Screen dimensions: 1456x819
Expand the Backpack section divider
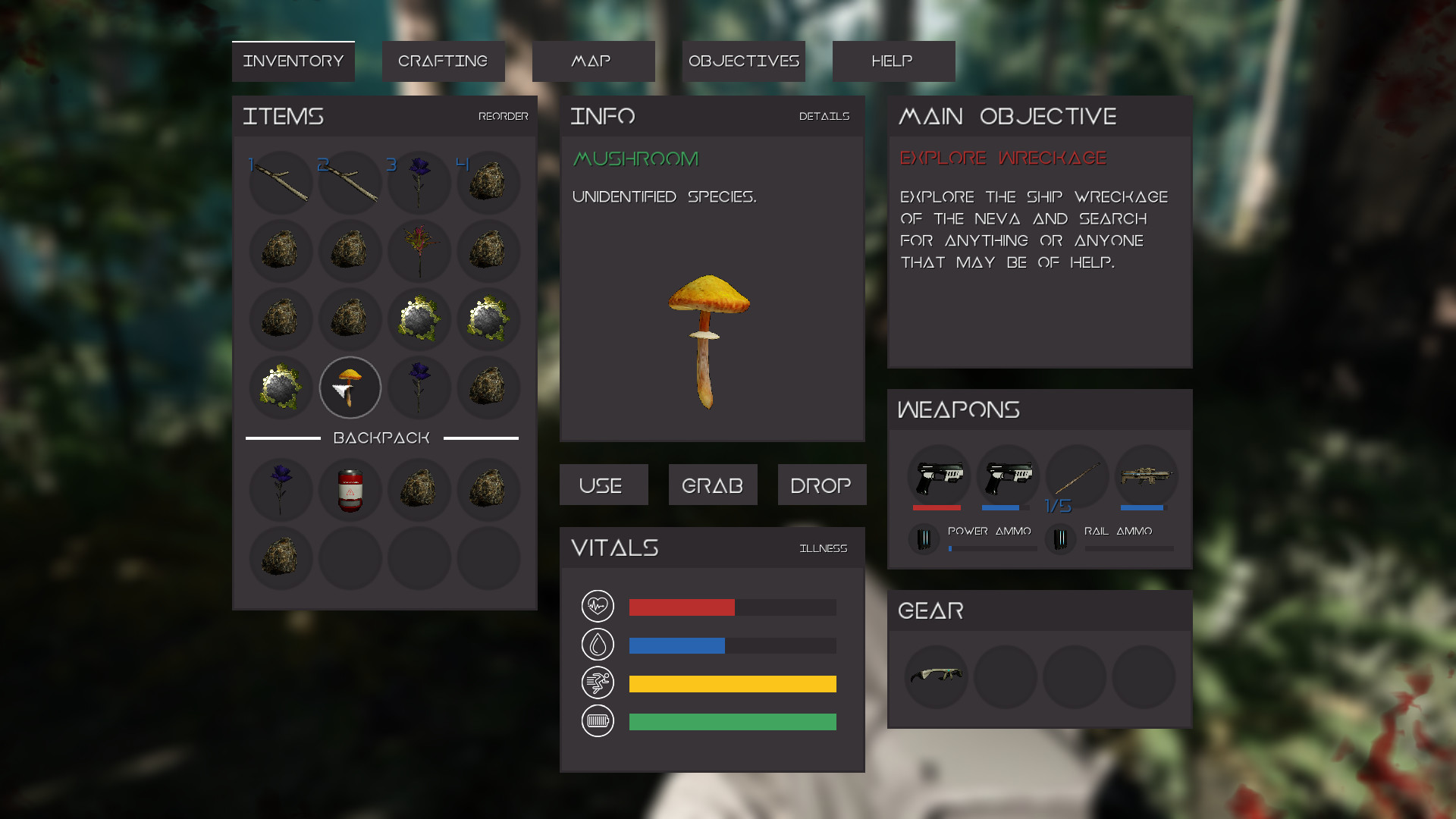[x=381, y=438]
